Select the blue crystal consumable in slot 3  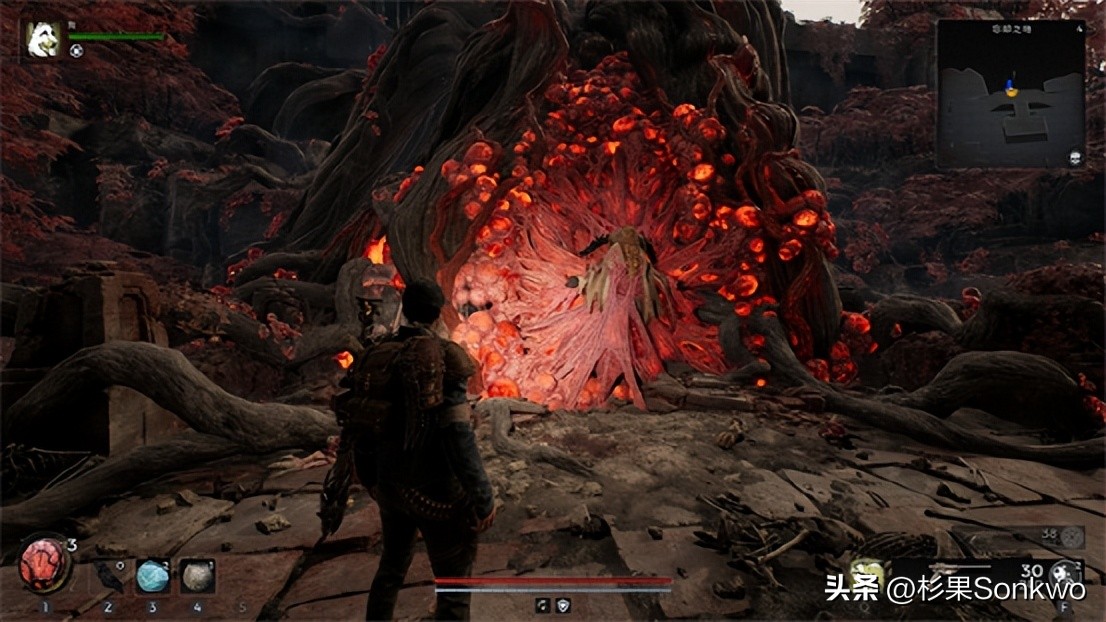(152, 576)
